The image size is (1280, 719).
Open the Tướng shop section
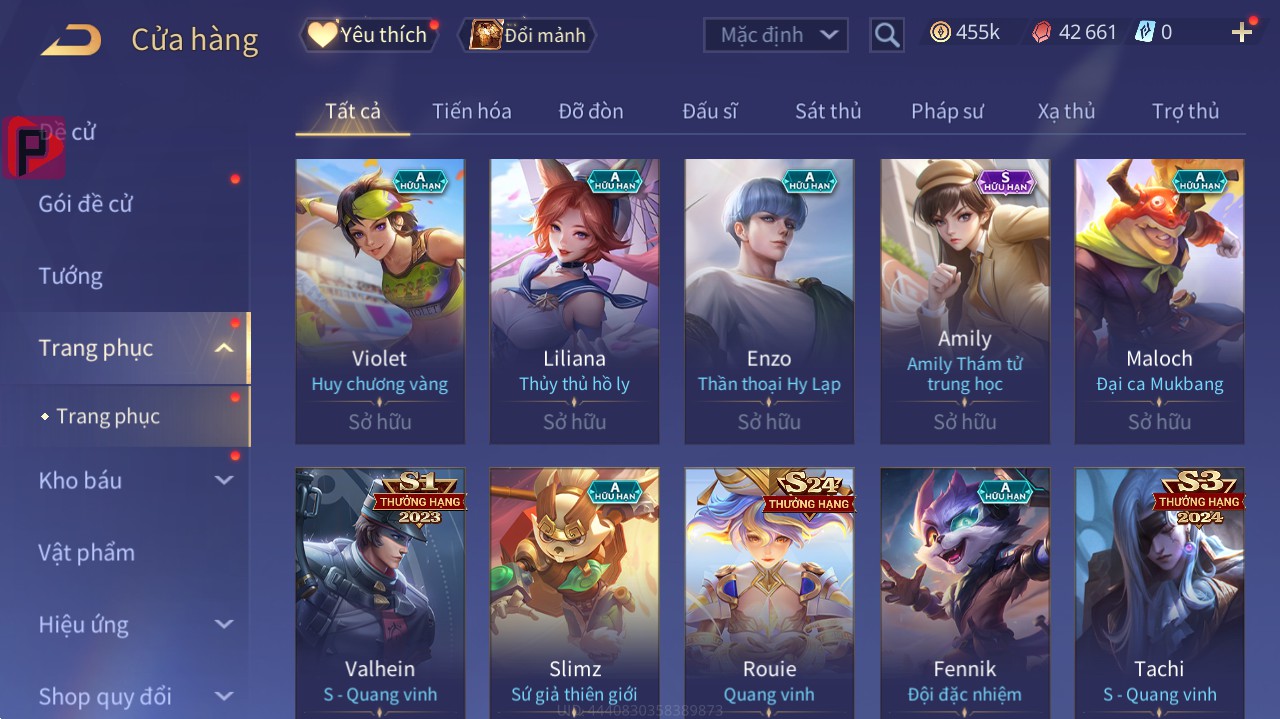pyautogui.click(x=71, y=276)
